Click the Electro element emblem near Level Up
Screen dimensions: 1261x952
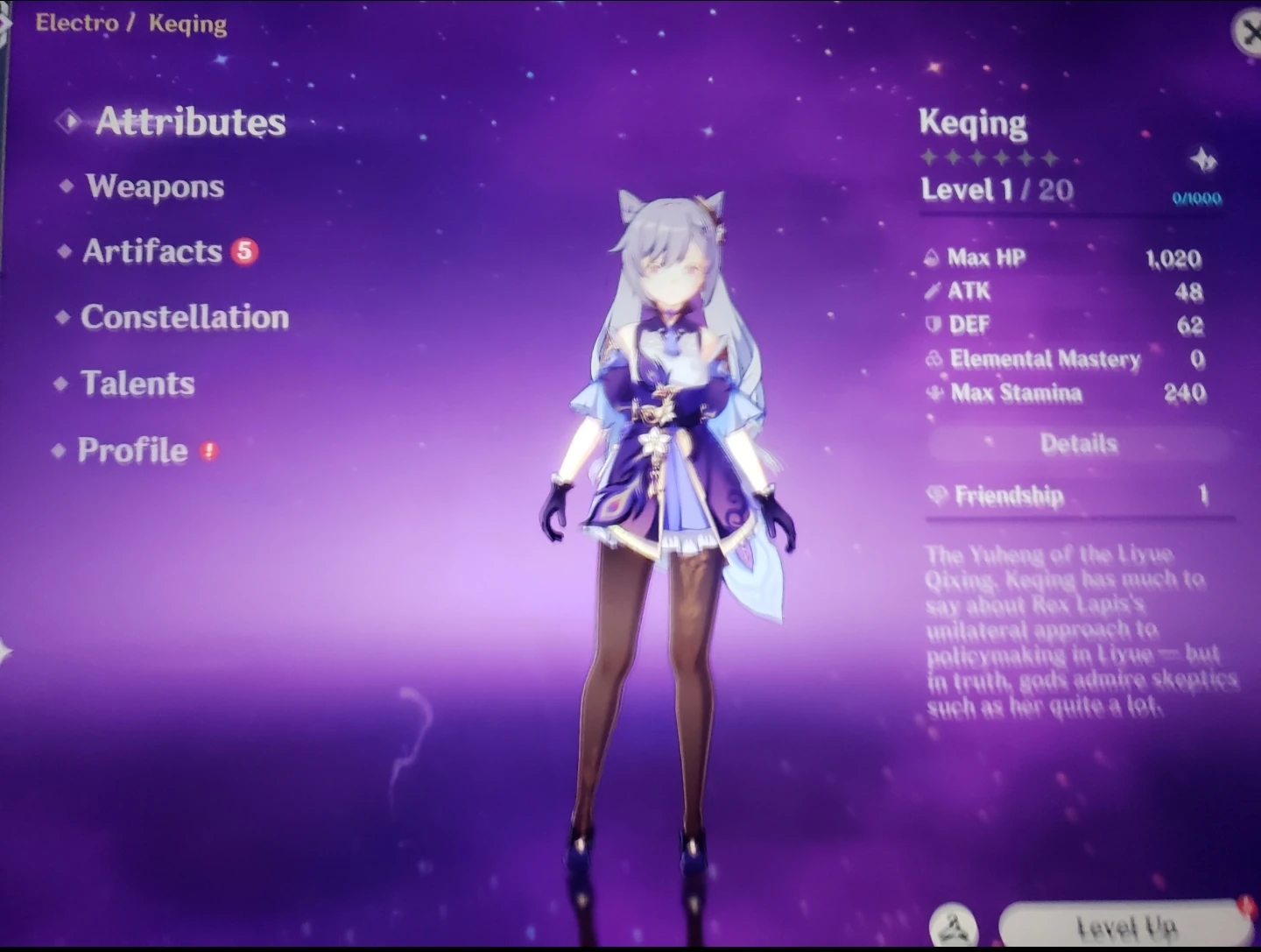coord(954,922)
